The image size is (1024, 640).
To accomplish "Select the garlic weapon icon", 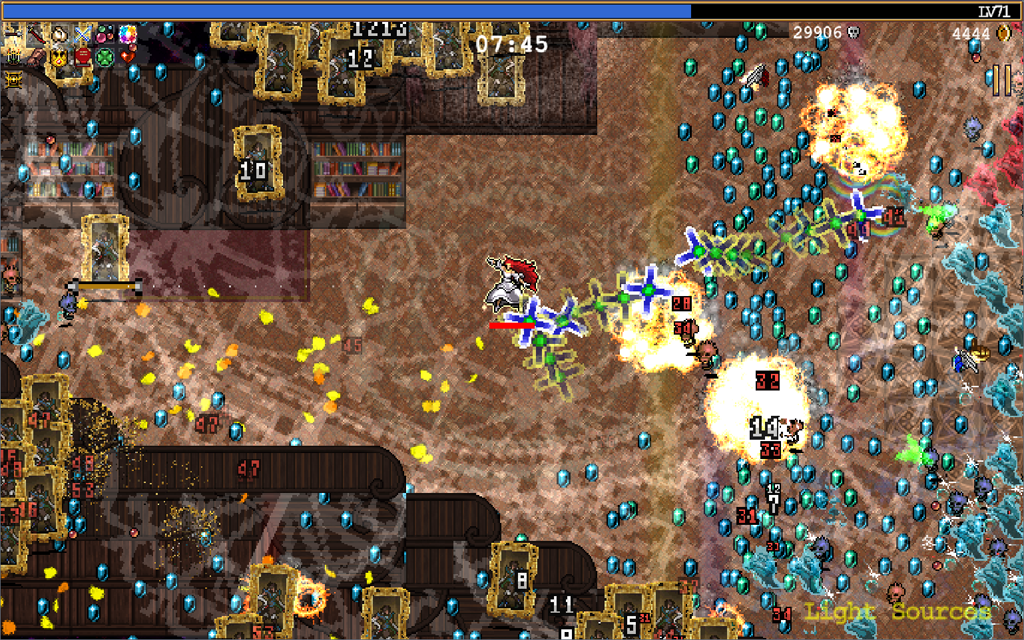I will pos(59,35).
